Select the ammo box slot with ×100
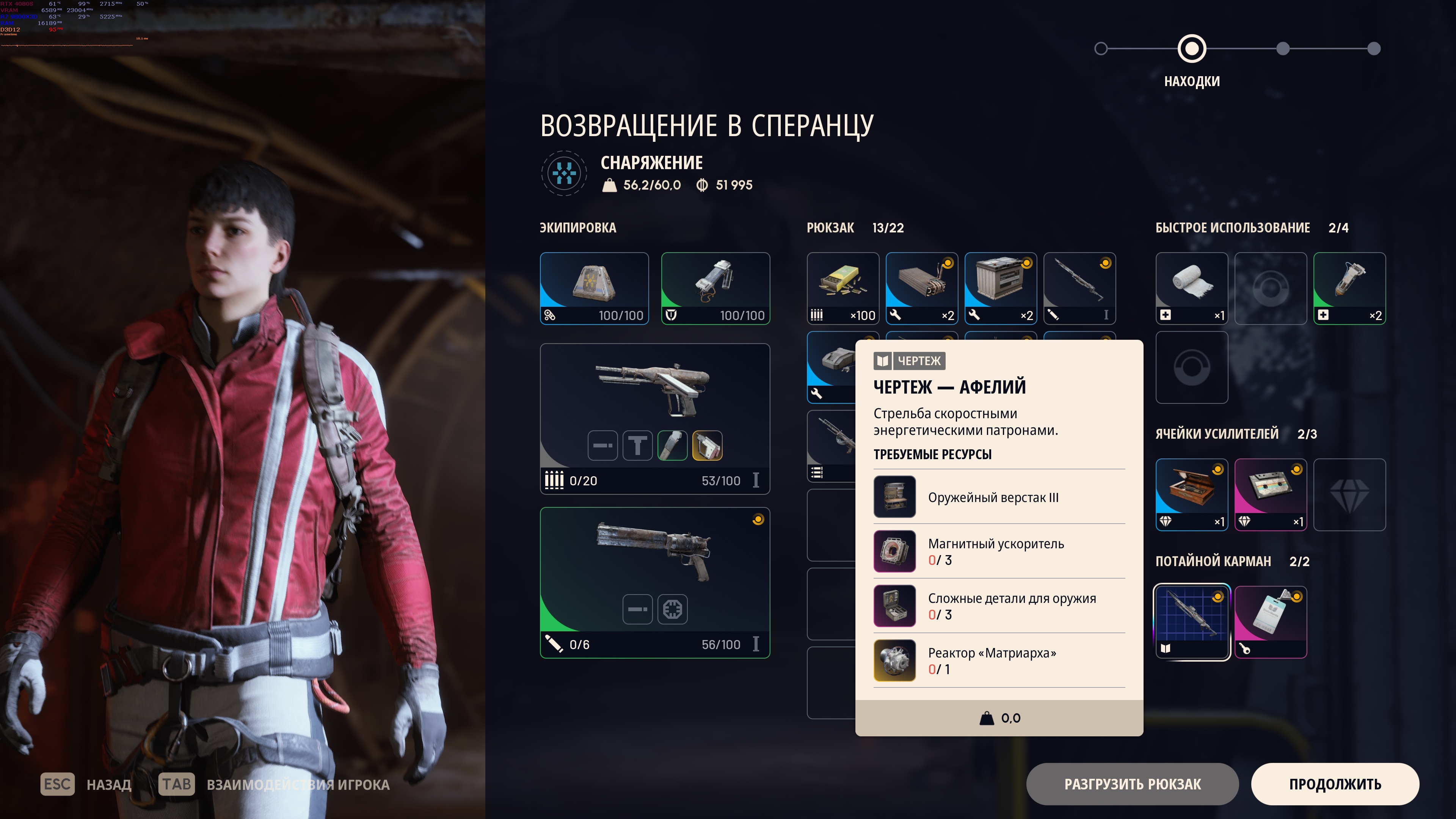The image size is (1456, 819). (843, 288)
